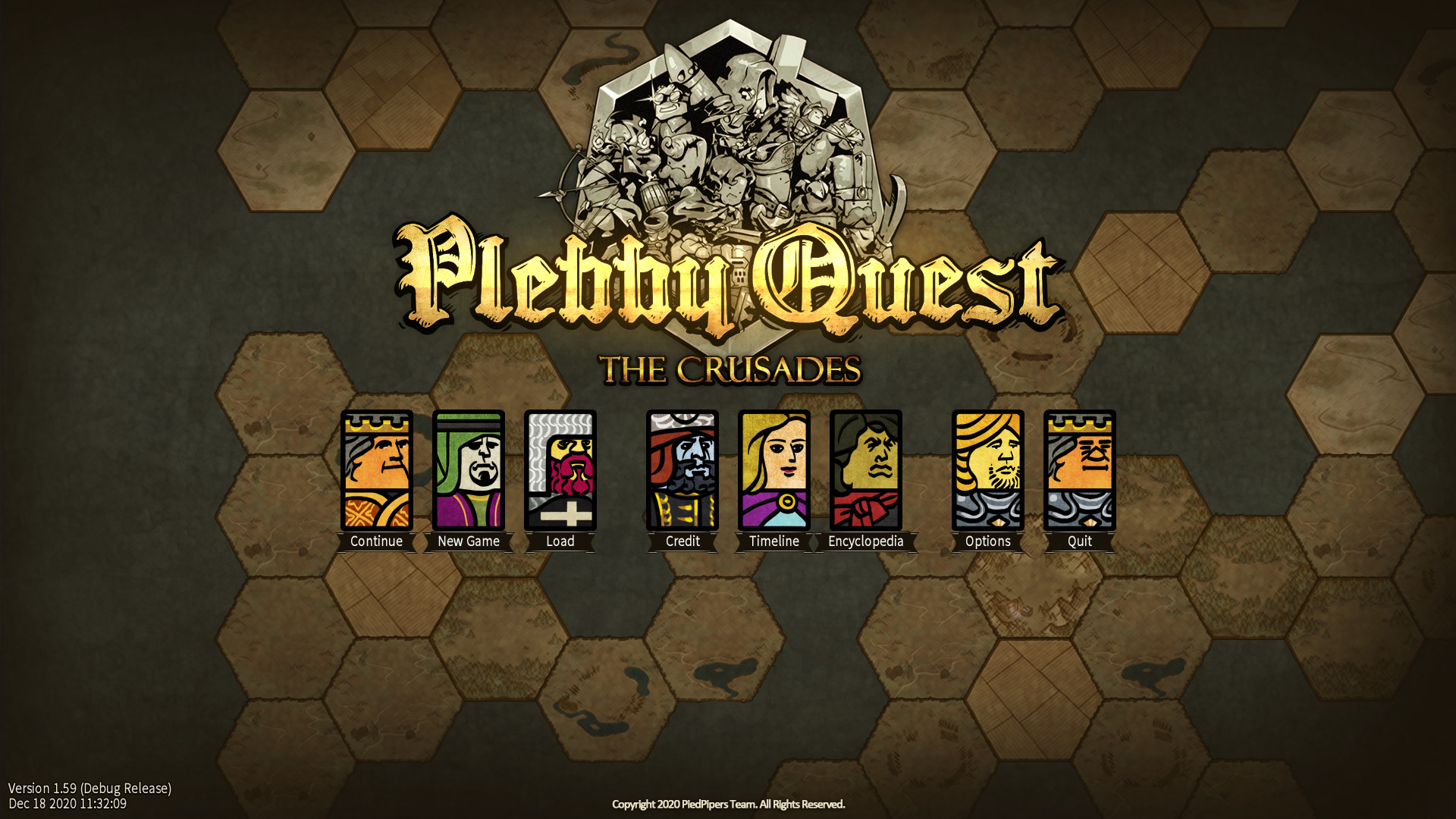The image size is (1456, 819).
Task: Select the king portrait above Continue
Action: coord(376,469)
